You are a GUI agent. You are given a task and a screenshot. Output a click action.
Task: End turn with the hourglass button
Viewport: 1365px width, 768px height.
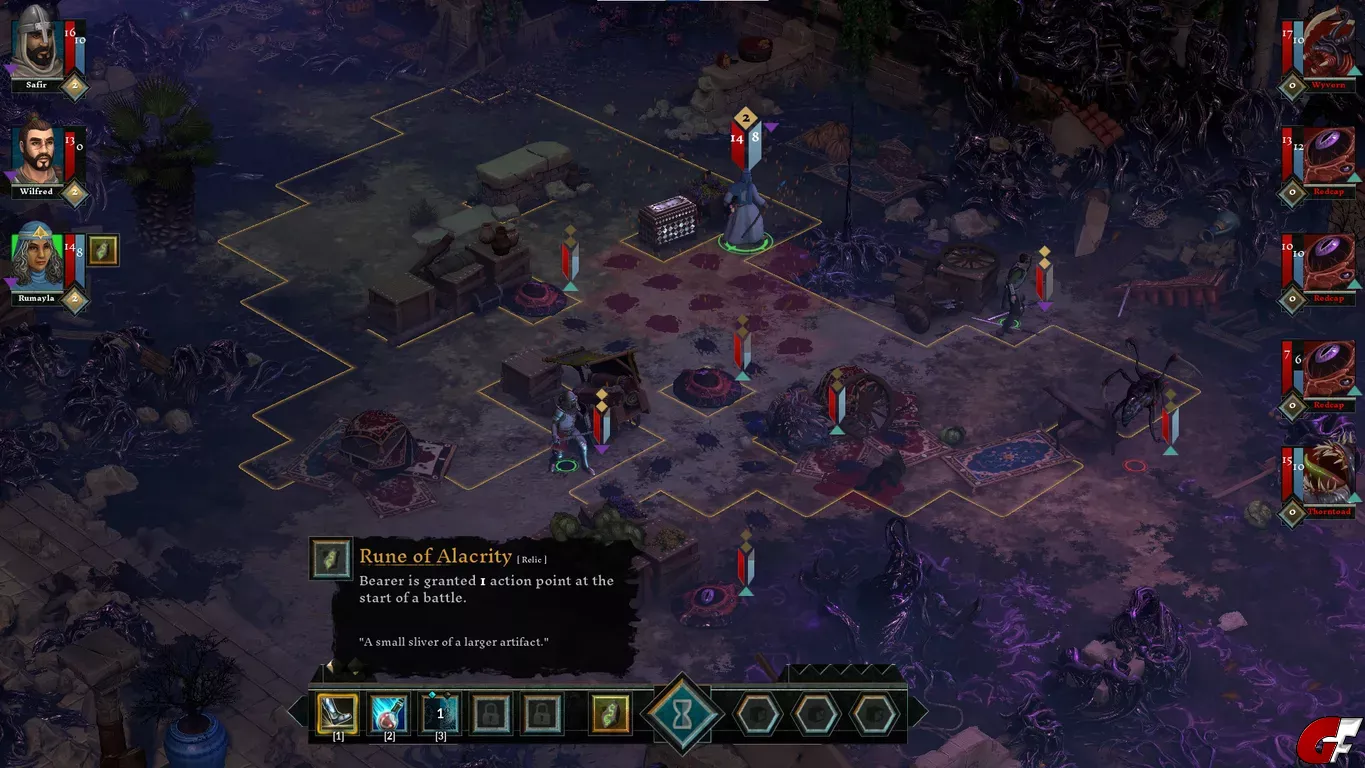coord(684,714)
